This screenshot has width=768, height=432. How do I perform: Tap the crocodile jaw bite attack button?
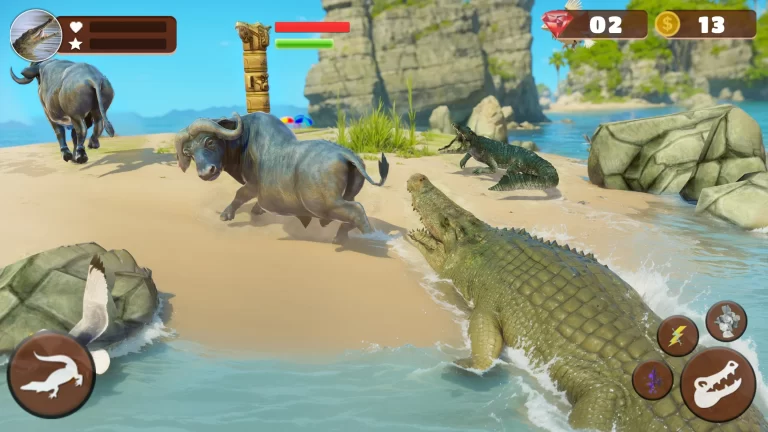click(x=718, y=384)
